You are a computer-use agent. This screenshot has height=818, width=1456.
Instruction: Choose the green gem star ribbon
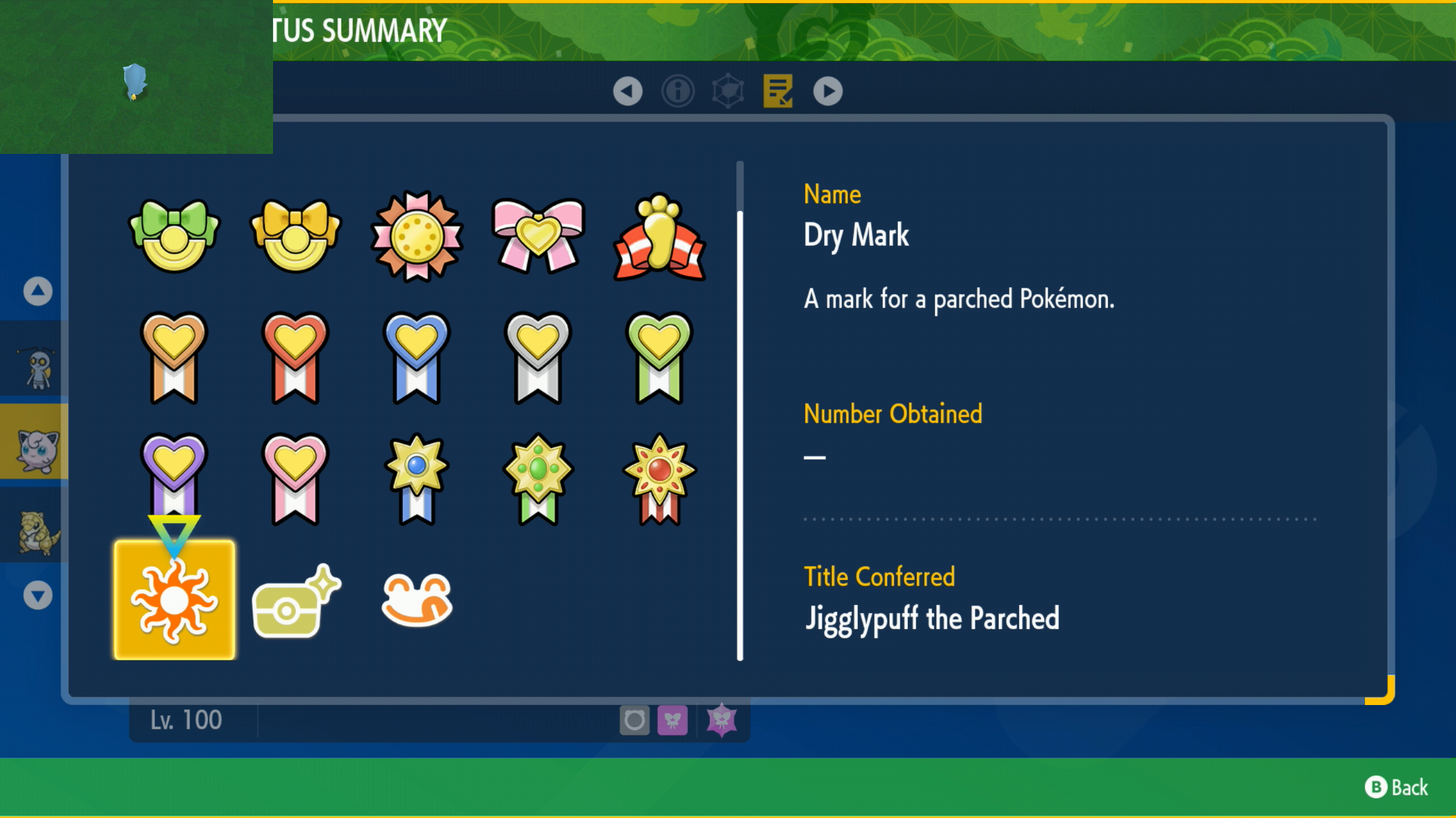(538, 478)
